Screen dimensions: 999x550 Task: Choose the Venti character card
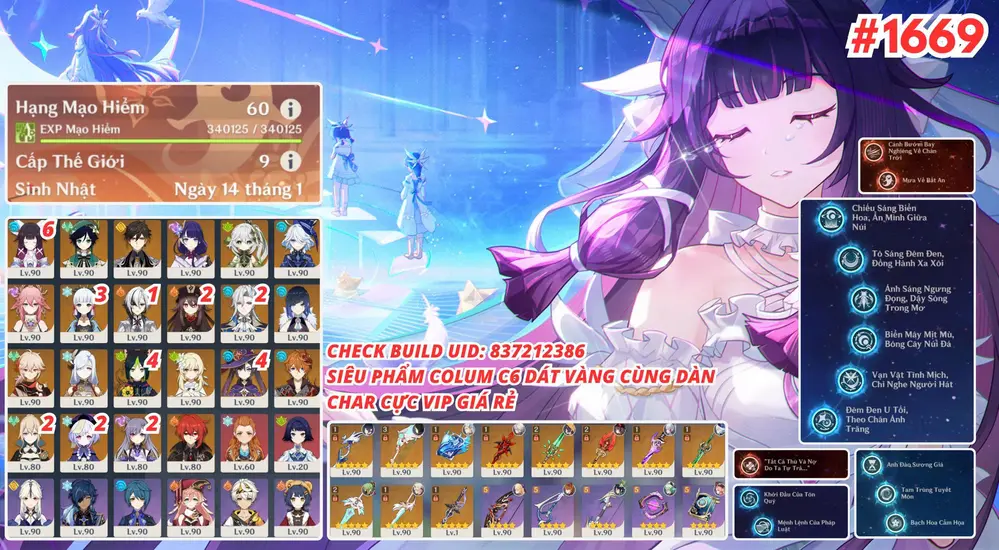(x=86, y=249)
